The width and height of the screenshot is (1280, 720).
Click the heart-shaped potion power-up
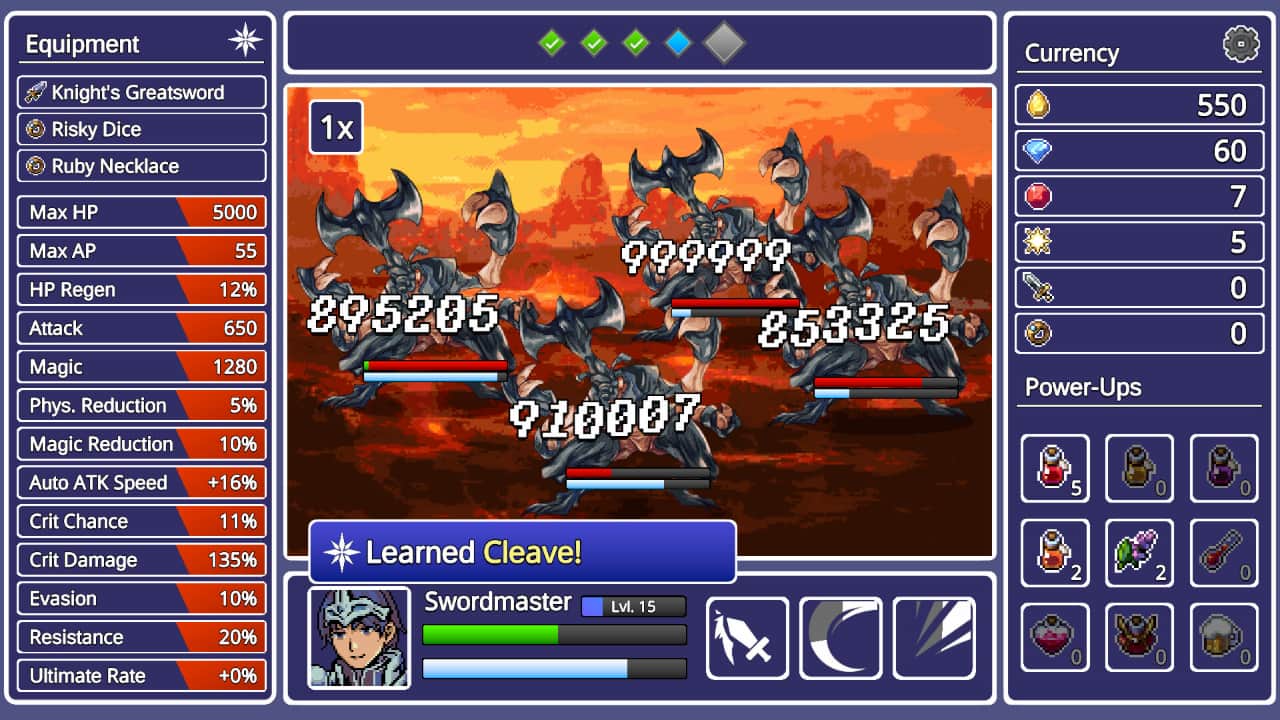coord(1055,638)
